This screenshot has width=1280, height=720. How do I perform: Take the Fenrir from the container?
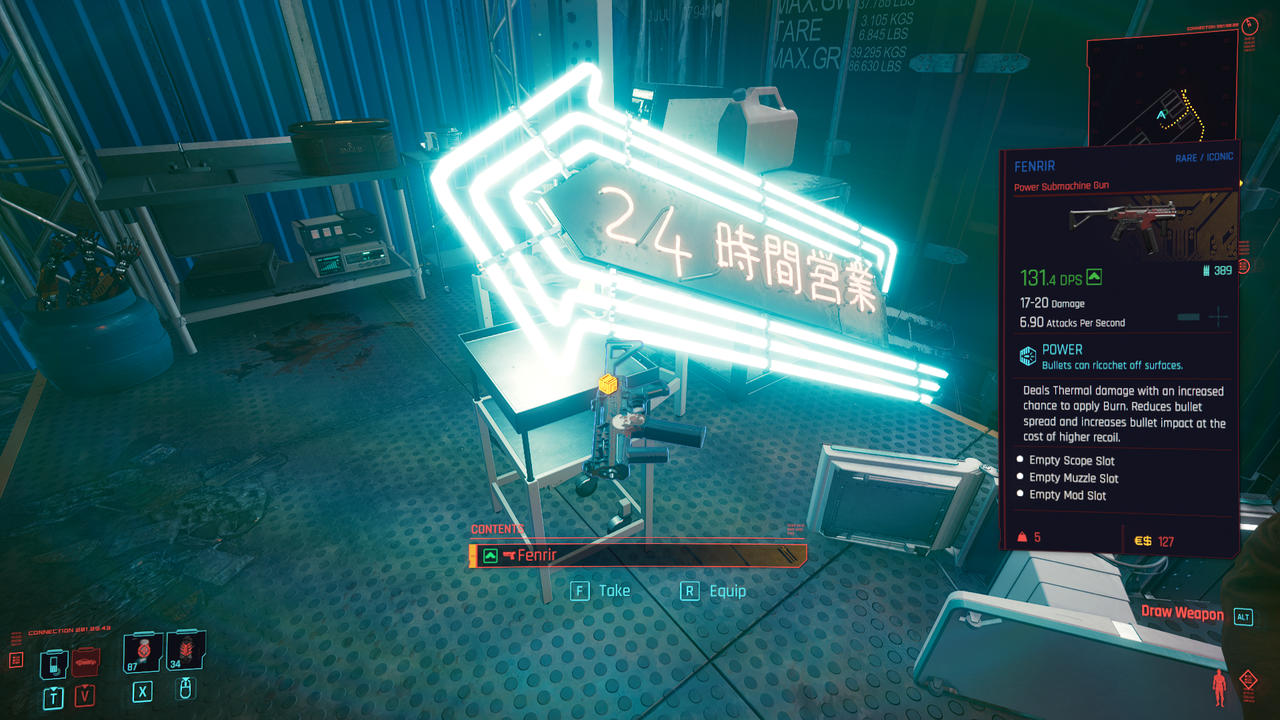coord(601,591)
